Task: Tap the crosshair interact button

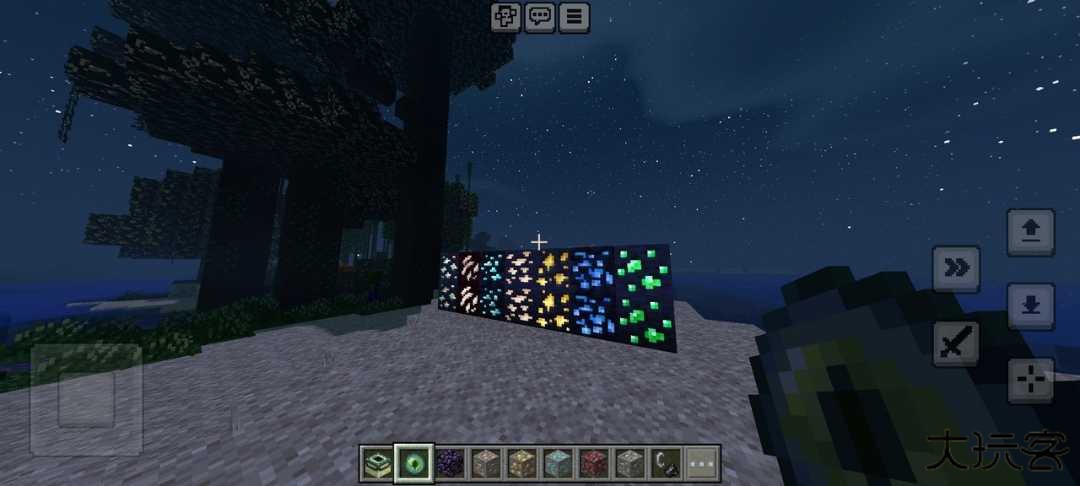Action: click(1030, 380)
